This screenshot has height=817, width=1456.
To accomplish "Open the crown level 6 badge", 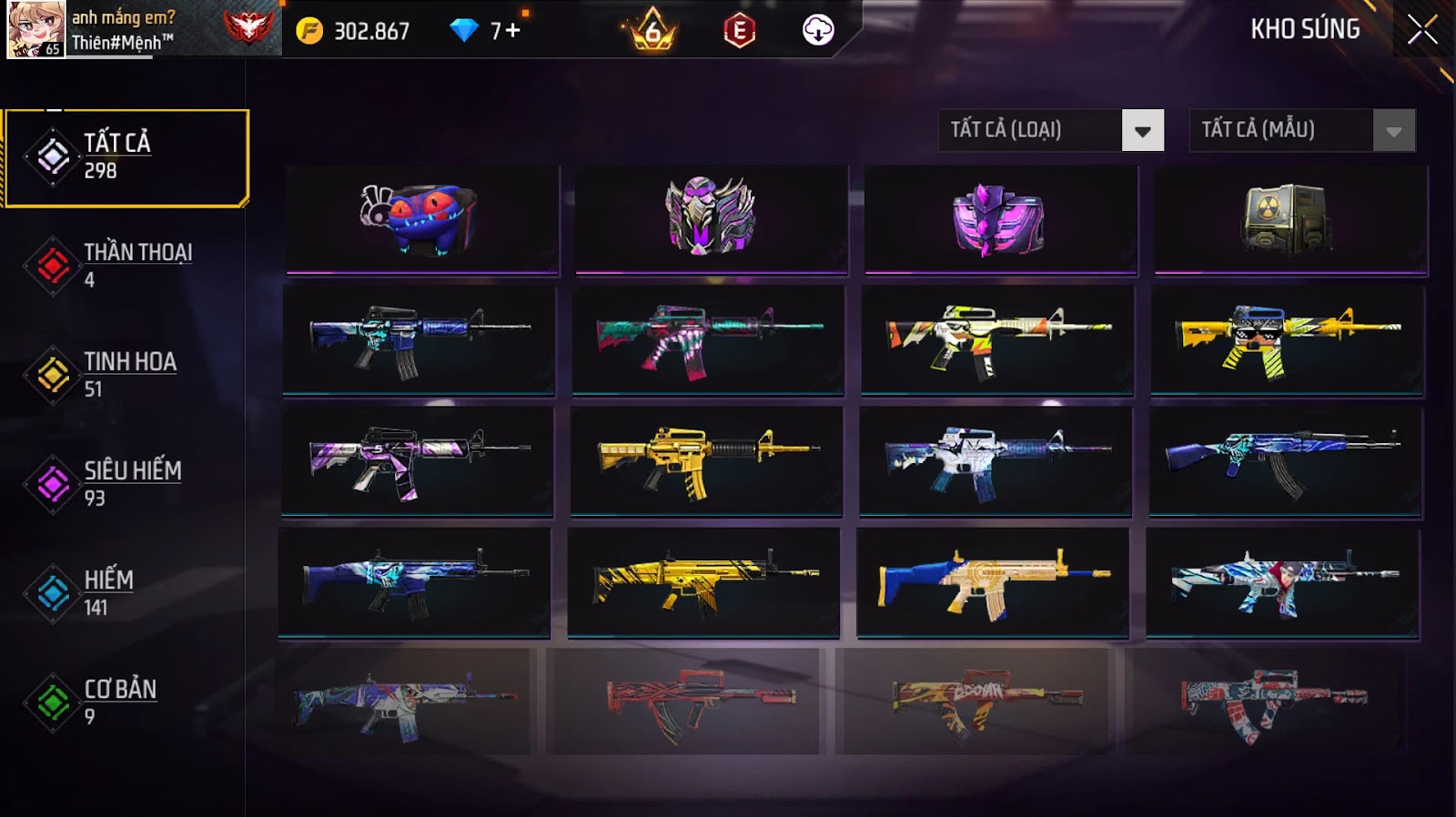I will pyautogui.click(x=652, y=31).
